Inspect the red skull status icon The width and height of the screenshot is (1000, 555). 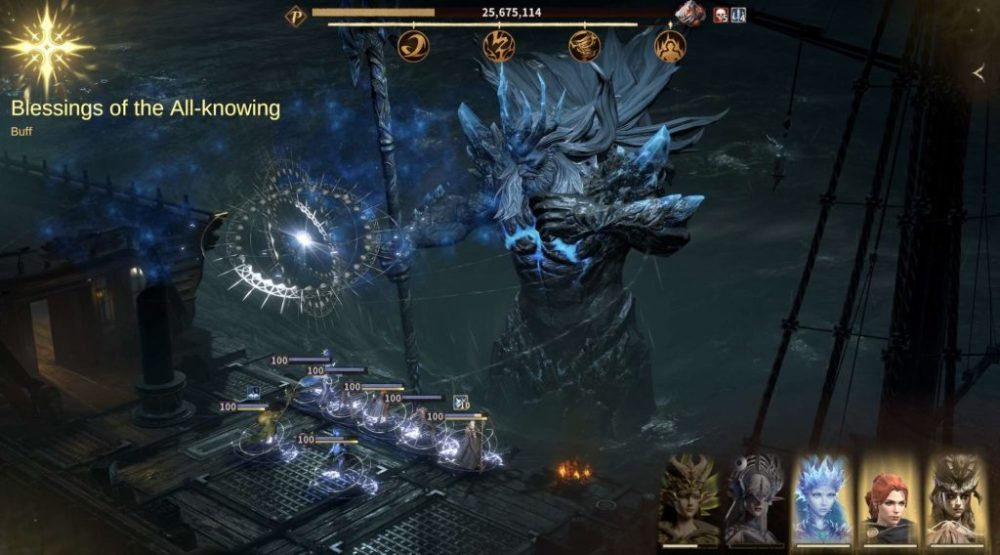[x=721, y=15]
